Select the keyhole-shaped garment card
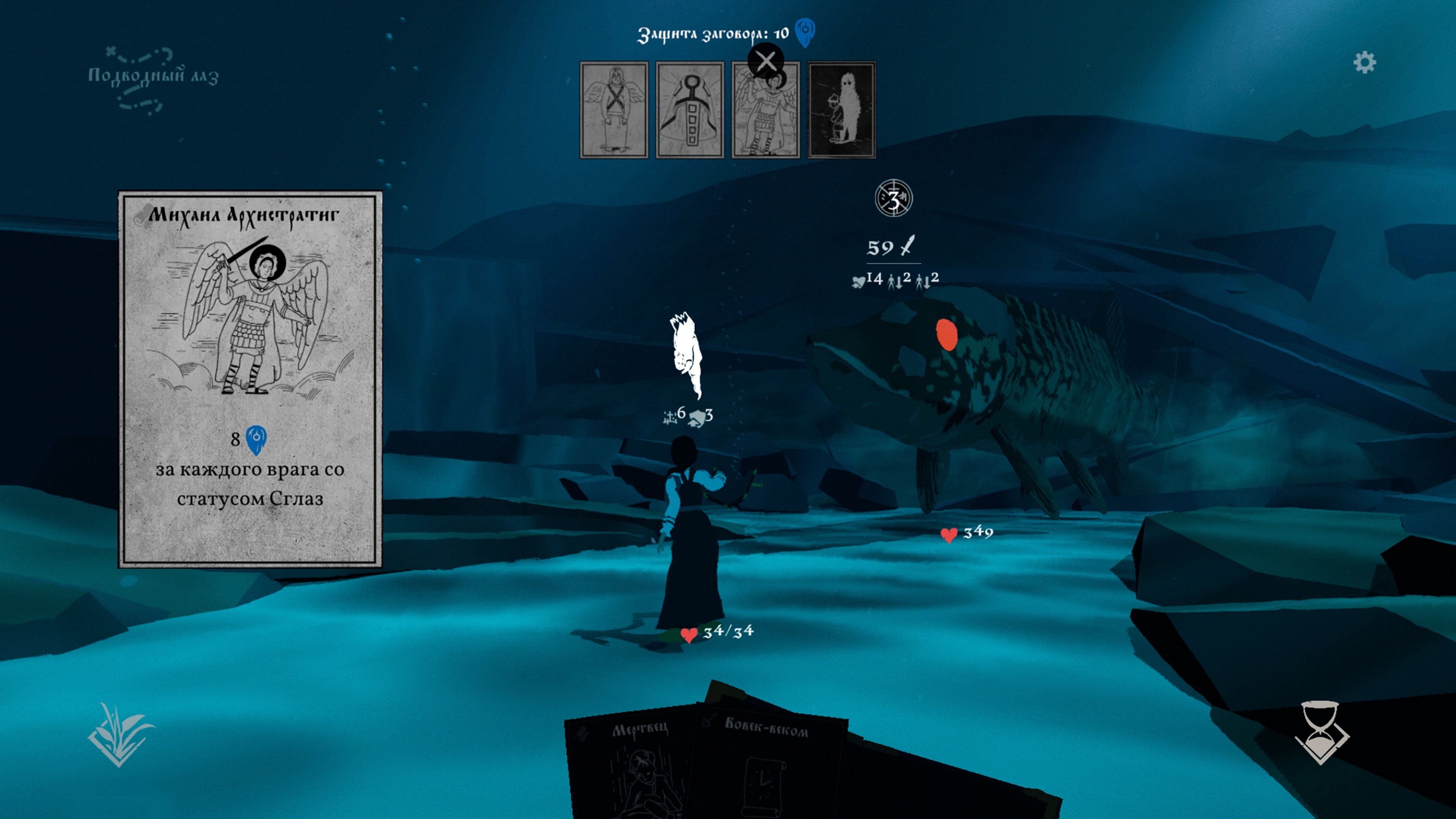The image size is (1456, 819). coord(690,110)
